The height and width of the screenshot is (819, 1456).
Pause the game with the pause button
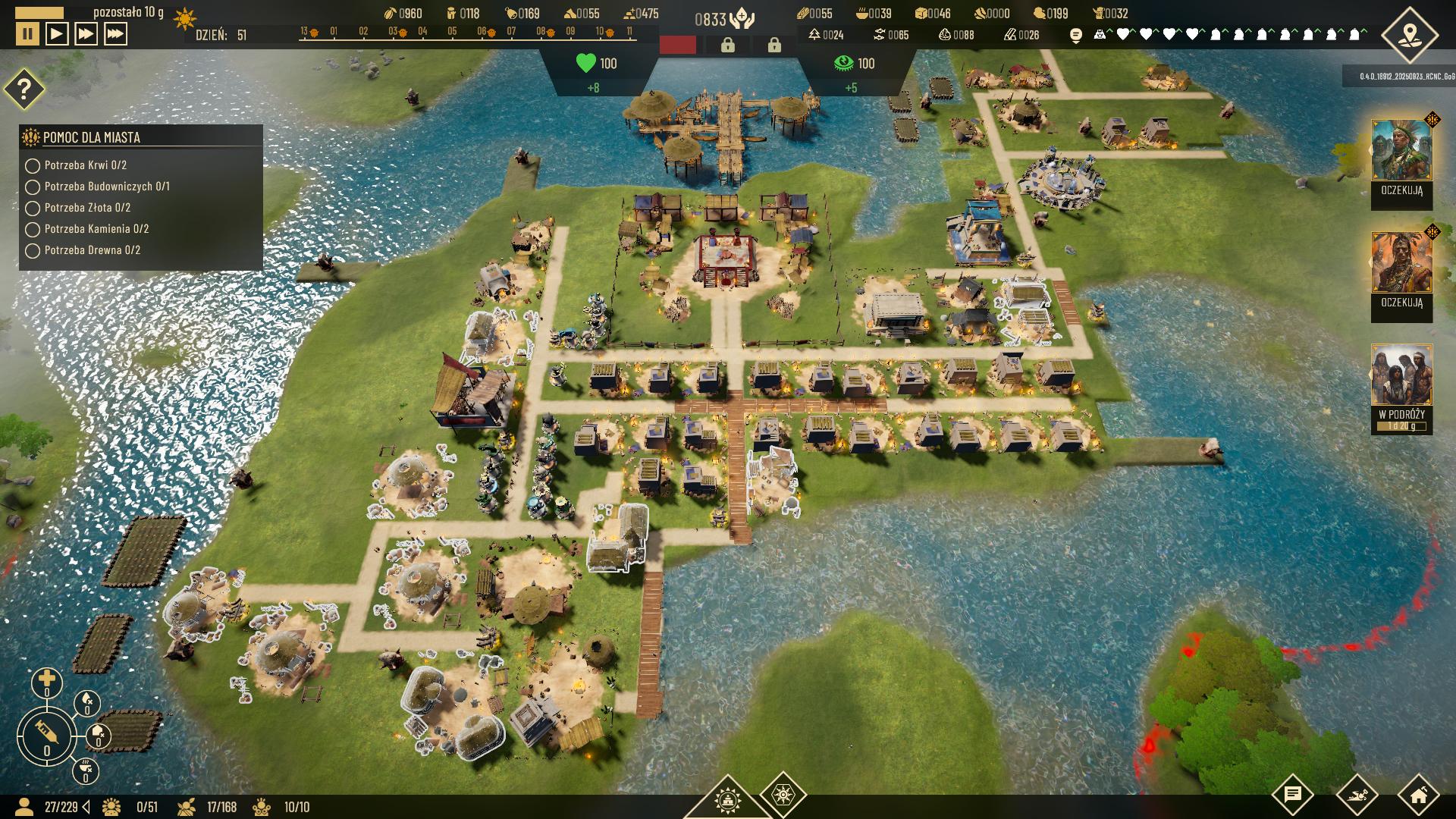point(28,34)
